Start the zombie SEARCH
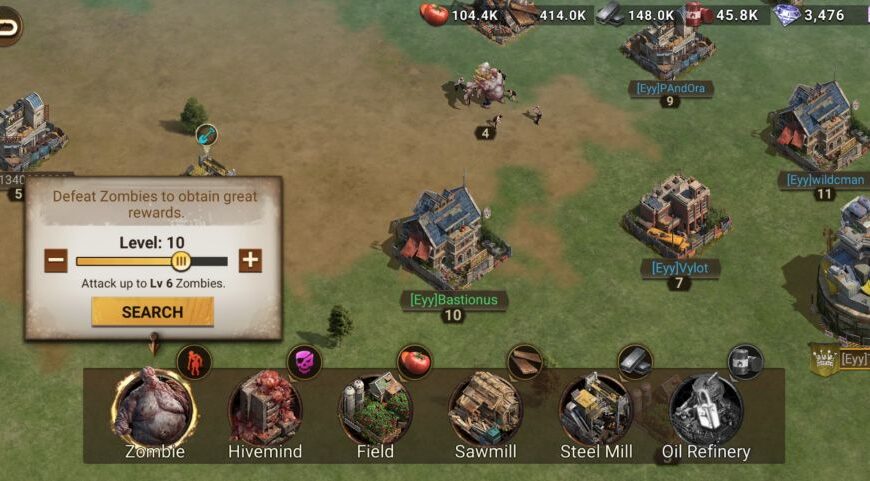 (x=152, y=312)
